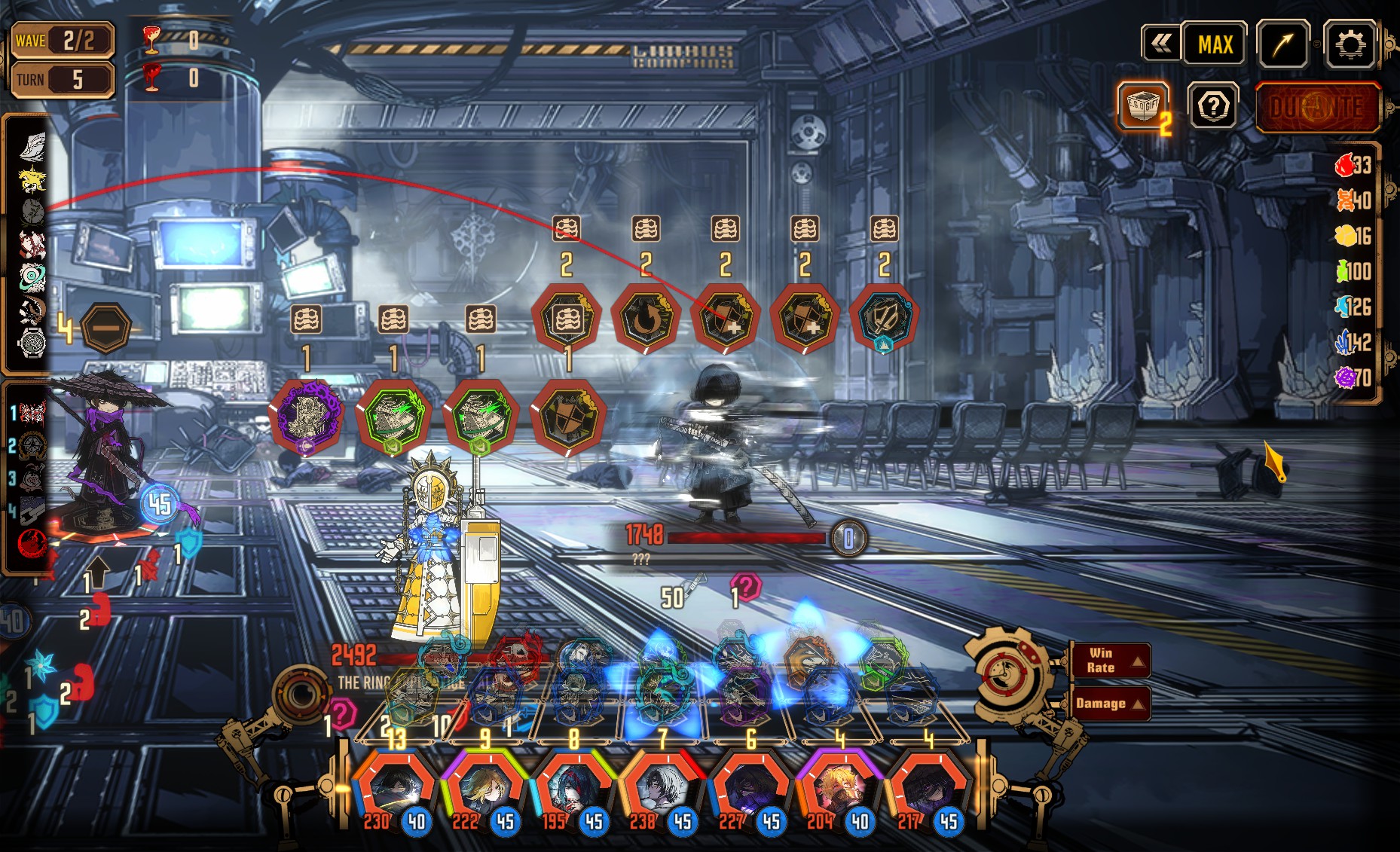The image size is (1400, 852).
Task: Click the round gear turn-start dial
Action: [1007, 673]
